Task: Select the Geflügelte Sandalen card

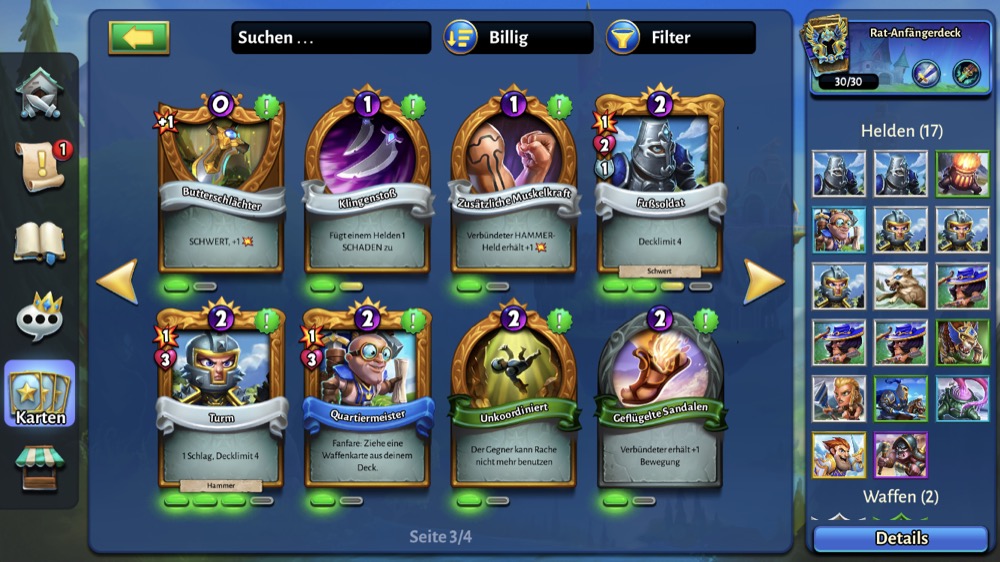Action: (x=661, y=400)
